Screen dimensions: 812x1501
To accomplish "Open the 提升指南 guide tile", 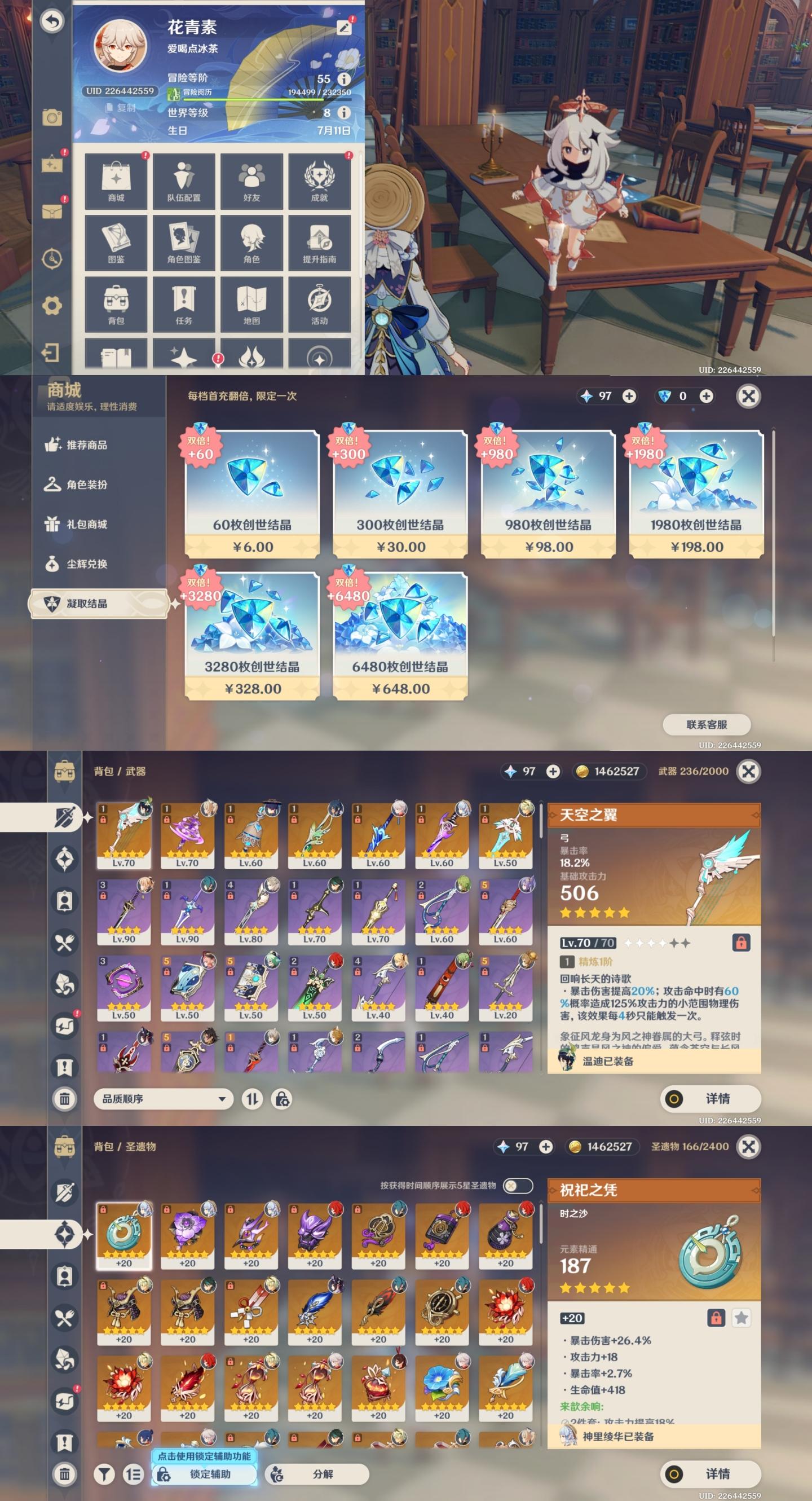I will coord(319,243).
